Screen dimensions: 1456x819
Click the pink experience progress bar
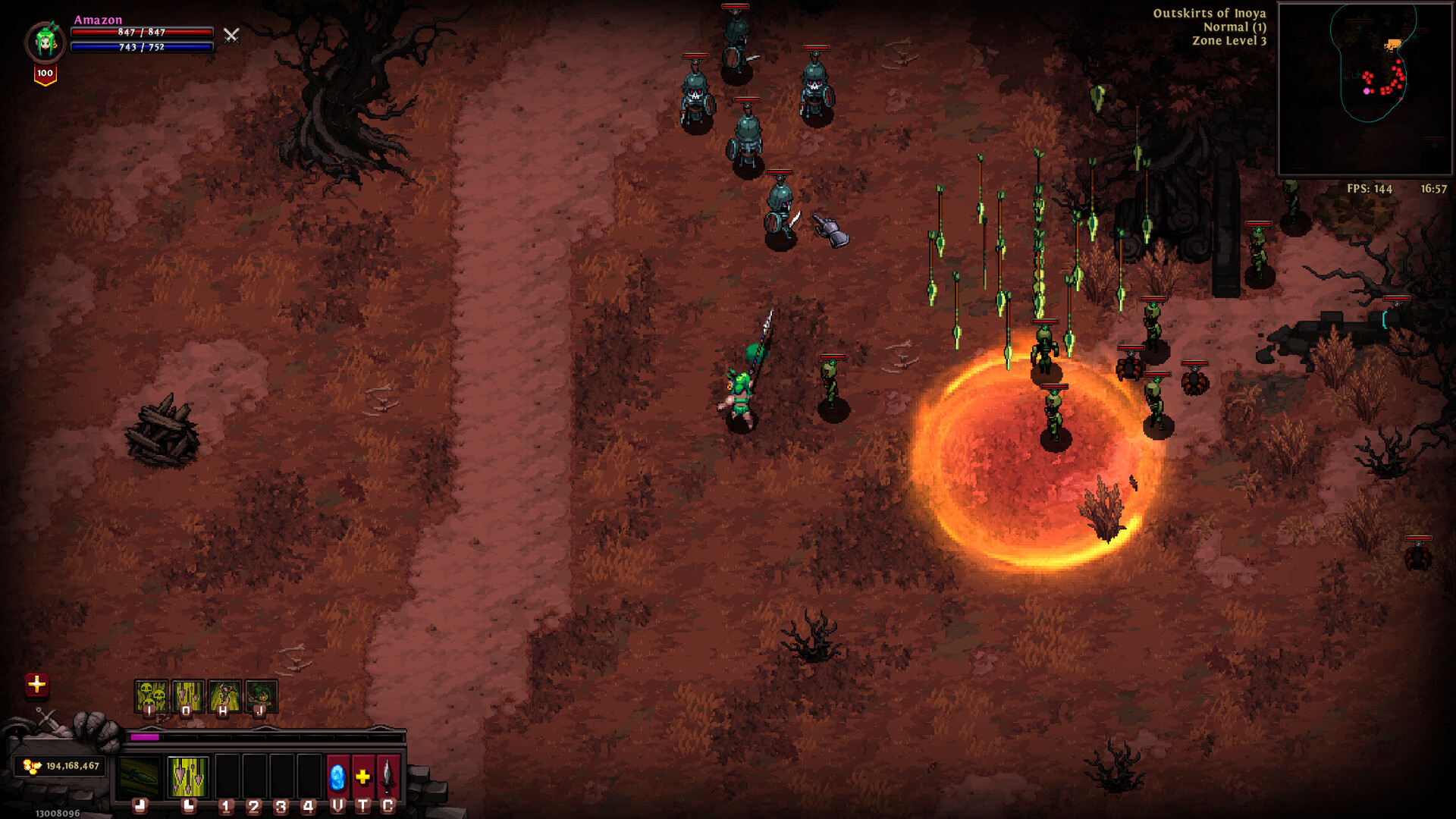click(145, 738)
